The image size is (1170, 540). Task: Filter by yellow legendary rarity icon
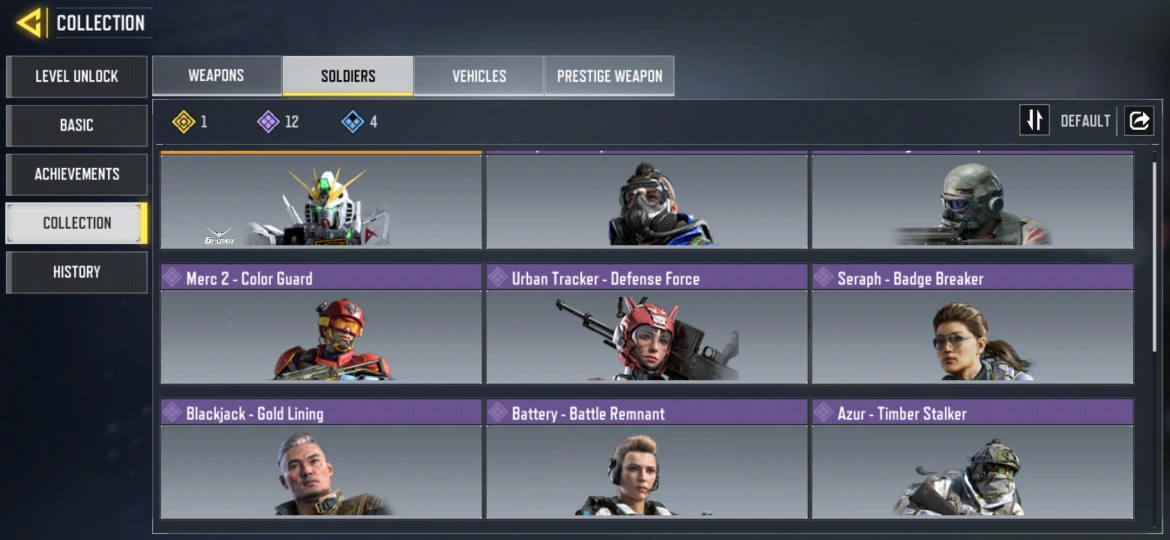coord(183,122)
